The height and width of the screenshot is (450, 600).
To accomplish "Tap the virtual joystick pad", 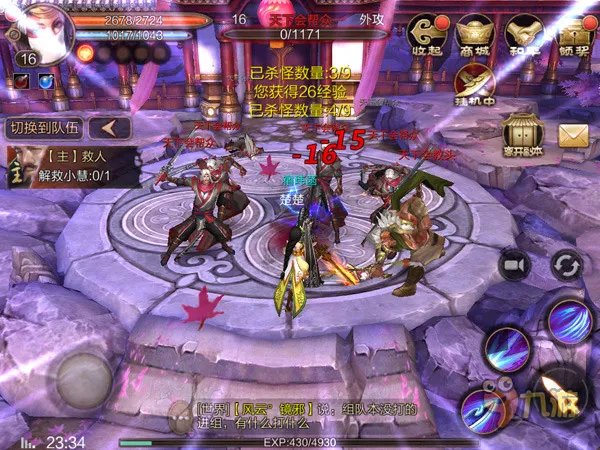I will click(x=84, y=374).
